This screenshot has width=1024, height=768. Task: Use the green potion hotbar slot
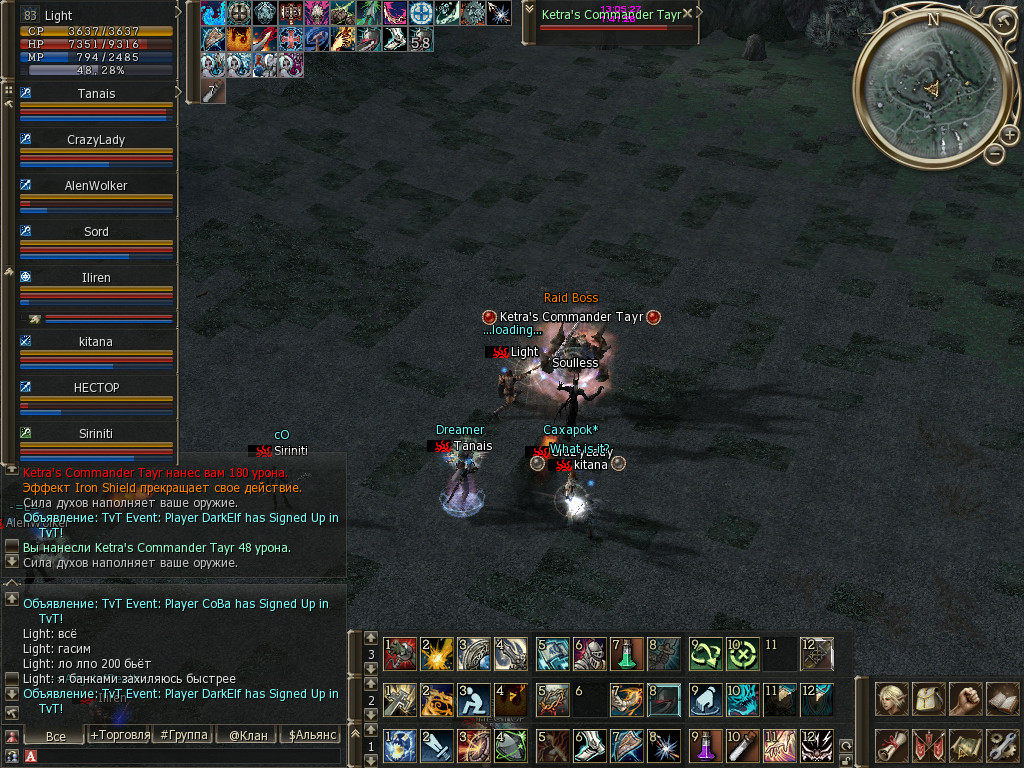tap(623, 655)
